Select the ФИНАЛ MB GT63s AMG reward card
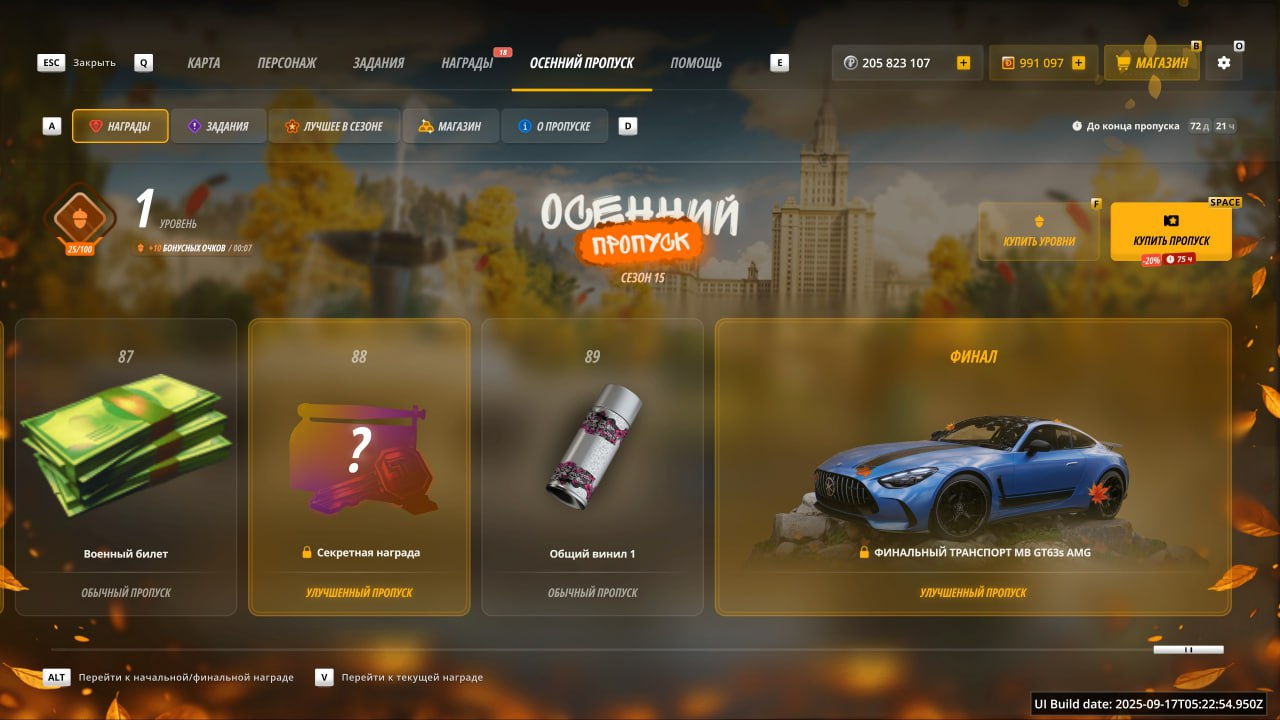 (973, 465)
